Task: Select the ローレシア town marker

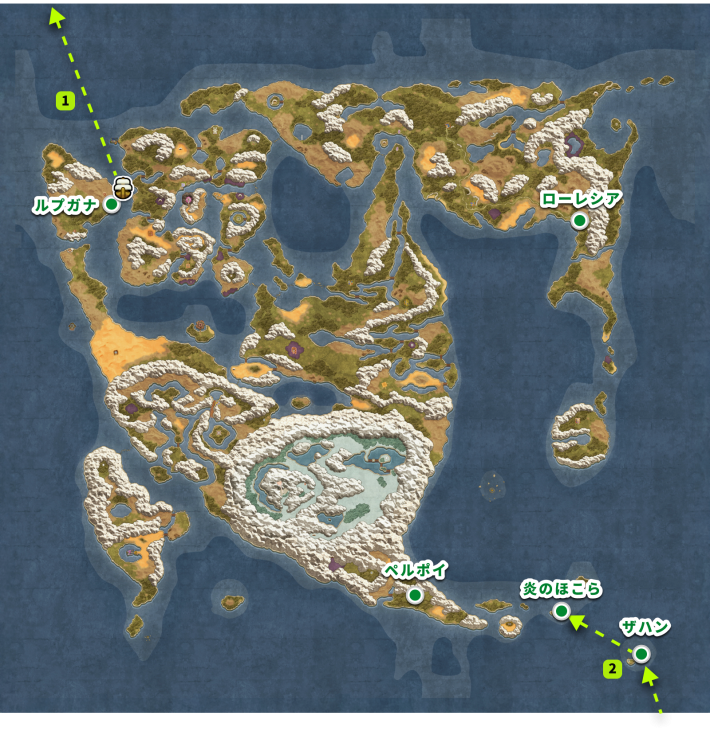Action: (579, 222)
